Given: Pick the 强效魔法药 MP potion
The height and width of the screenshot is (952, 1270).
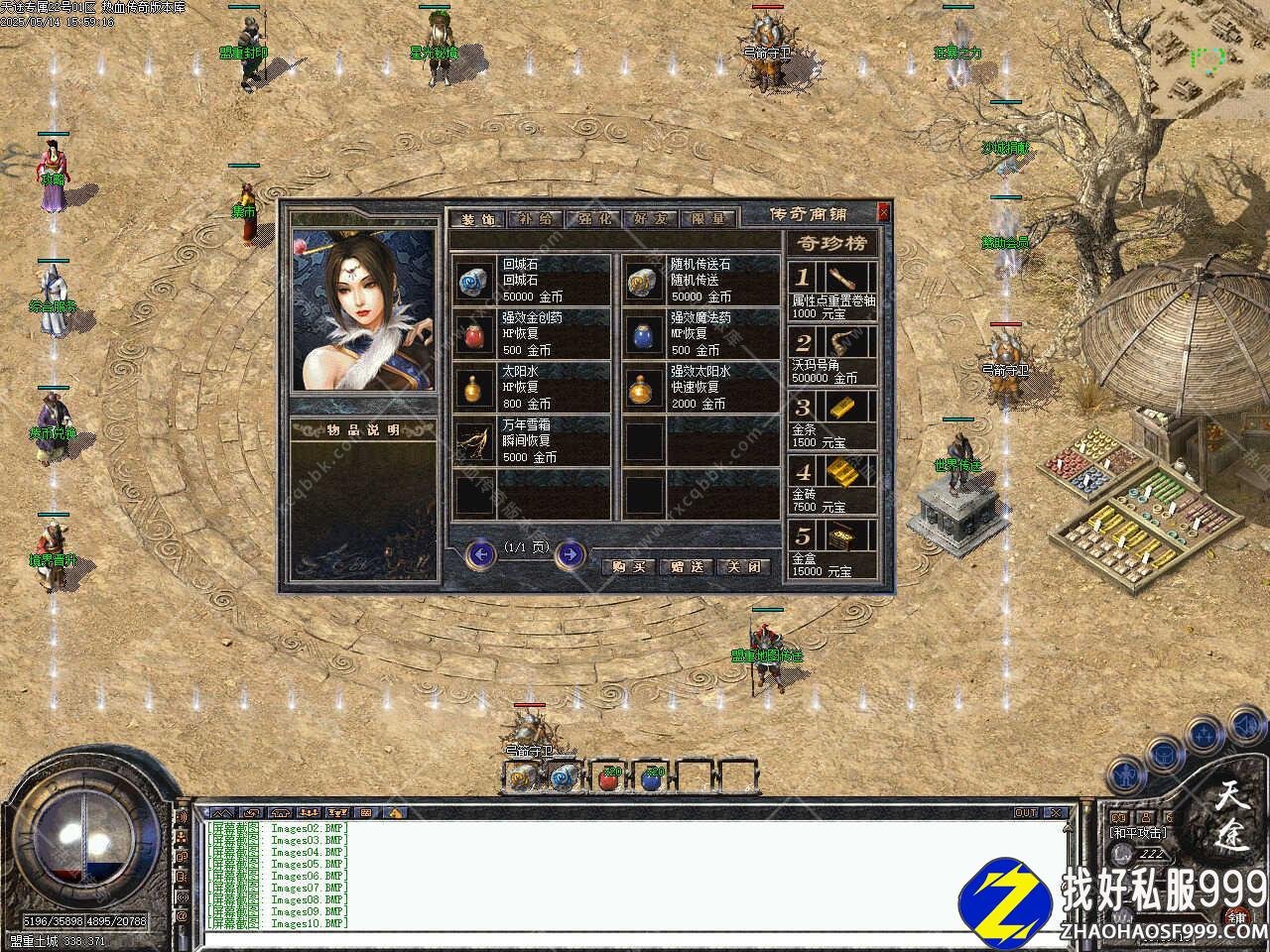Looking at the screenshot, I should pyautogui.click(x=701, y=334).
